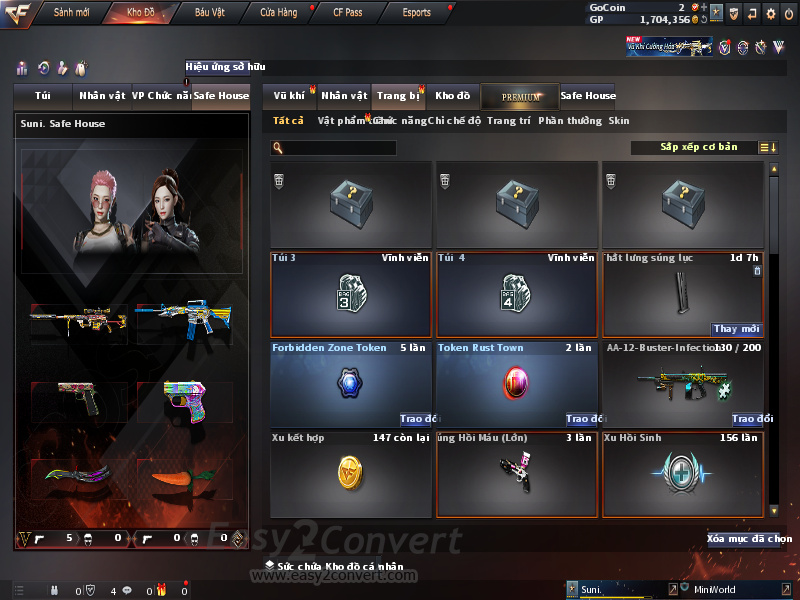This screenshot has width=800, height=600.
Task: Choose the Xu kết hợp gold coin item
Action: tap(350, 472)
